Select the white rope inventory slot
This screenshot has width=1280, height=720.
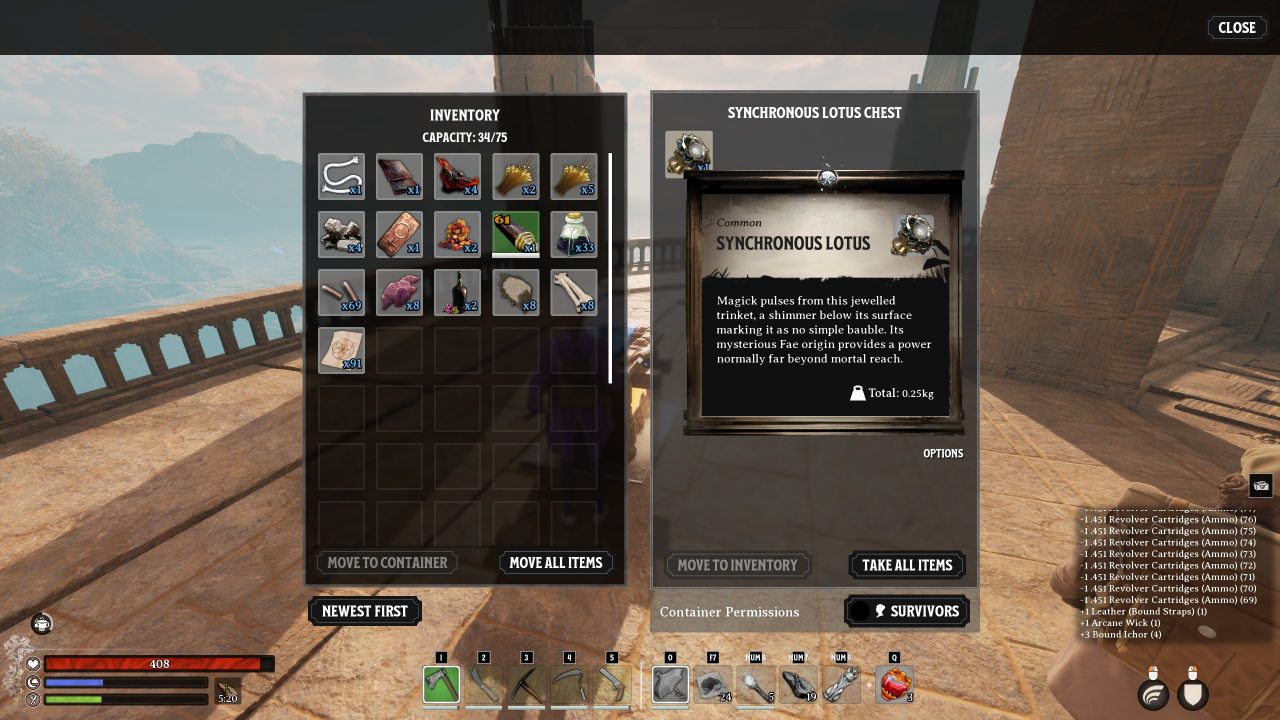click(x=342, y=177)
